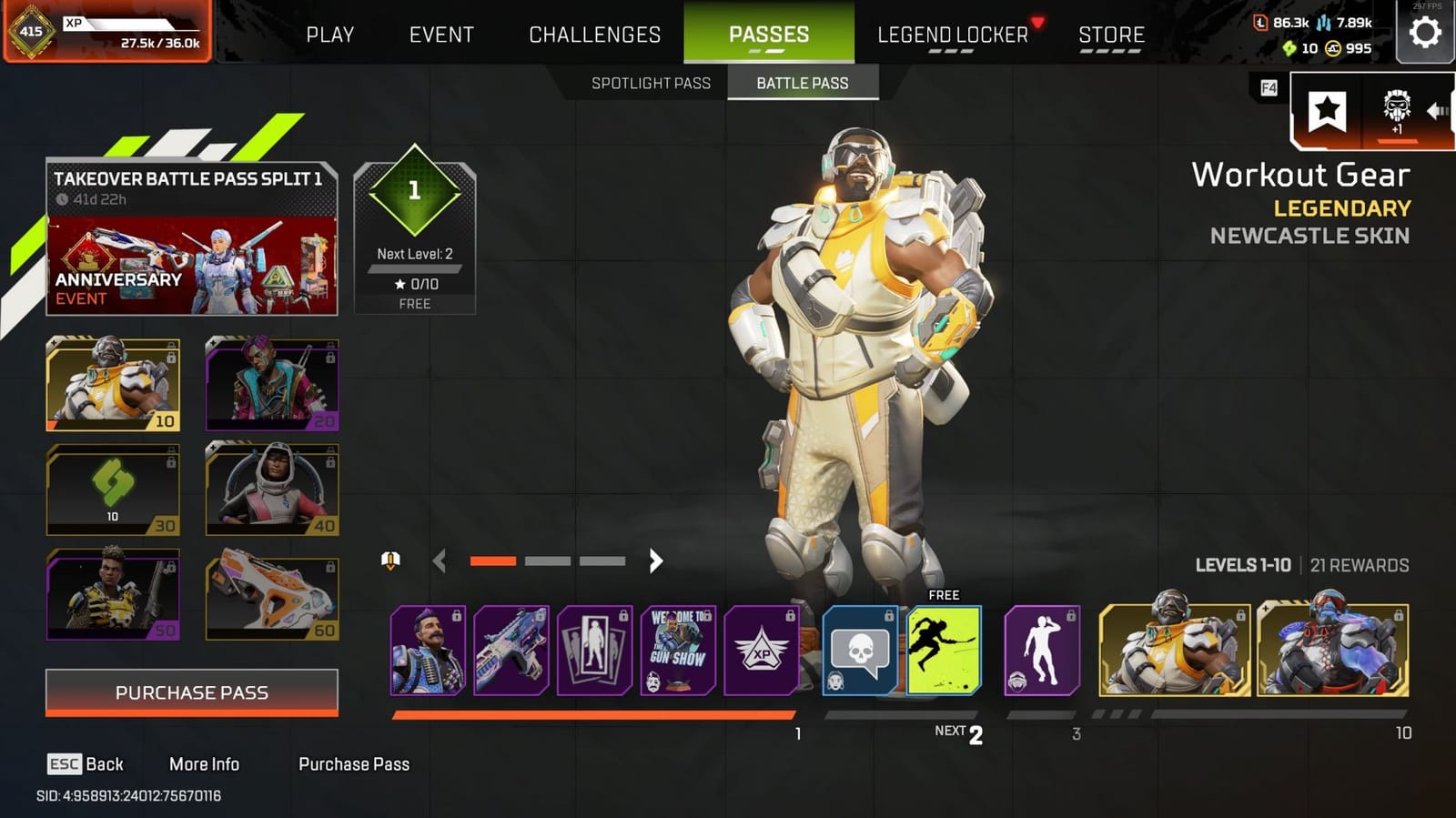
Task: Click the Purchase Pass button
Action: point(191,692)
